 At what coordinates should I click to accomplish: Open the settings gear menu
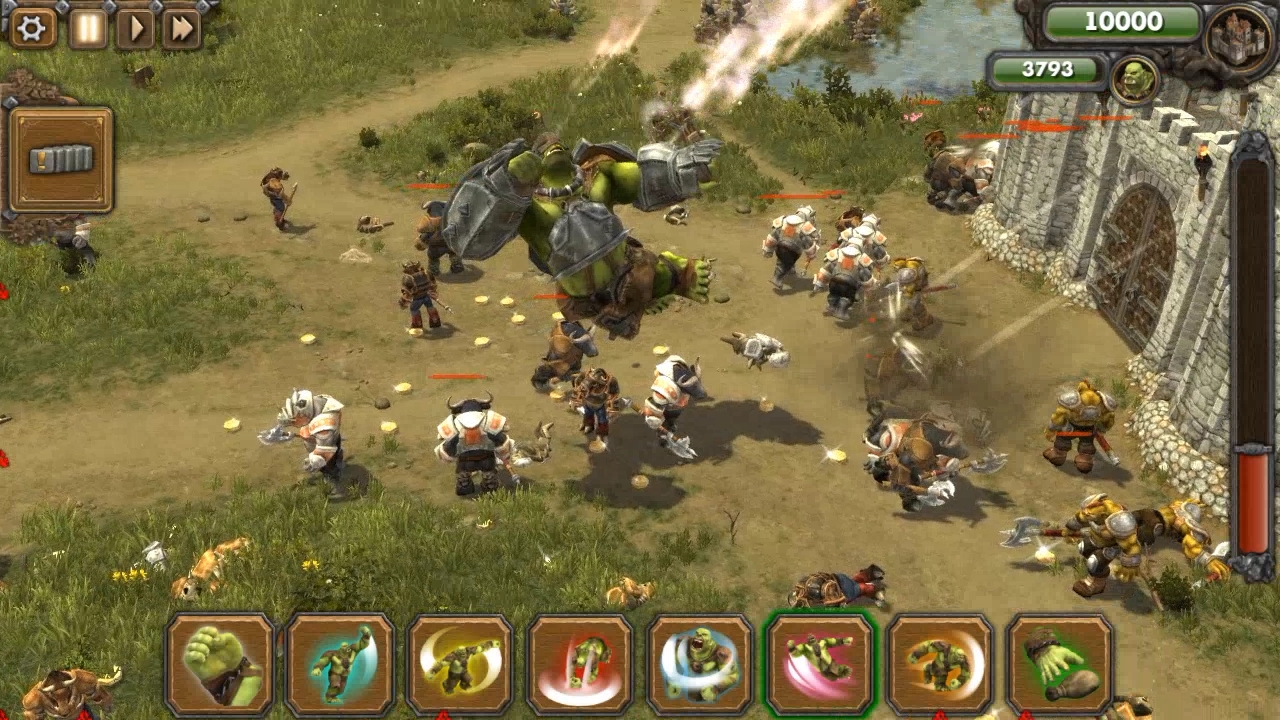32,27
